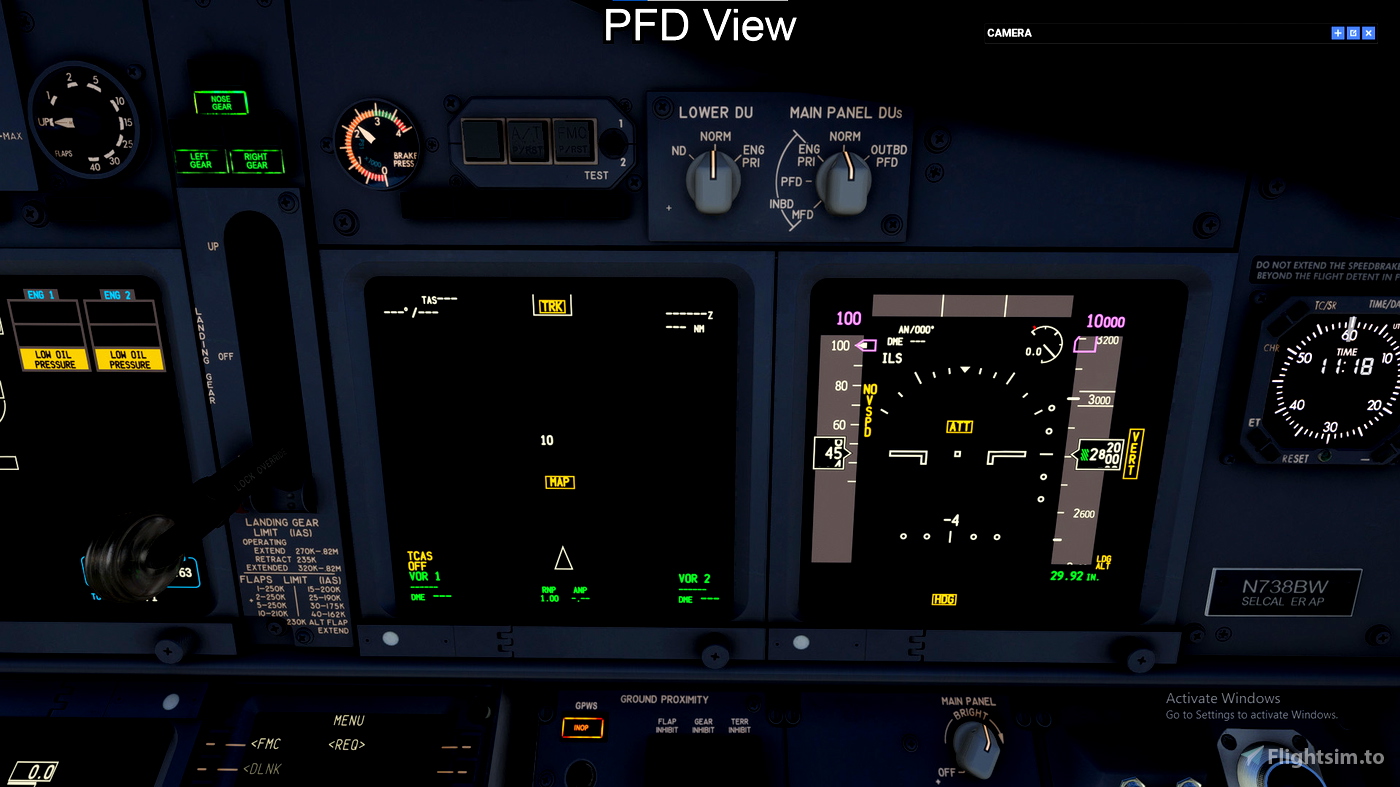The width and height of the screenshot is (1400, 787).
Task: Select <FMC on the MENU display
Action: (267, 744)
